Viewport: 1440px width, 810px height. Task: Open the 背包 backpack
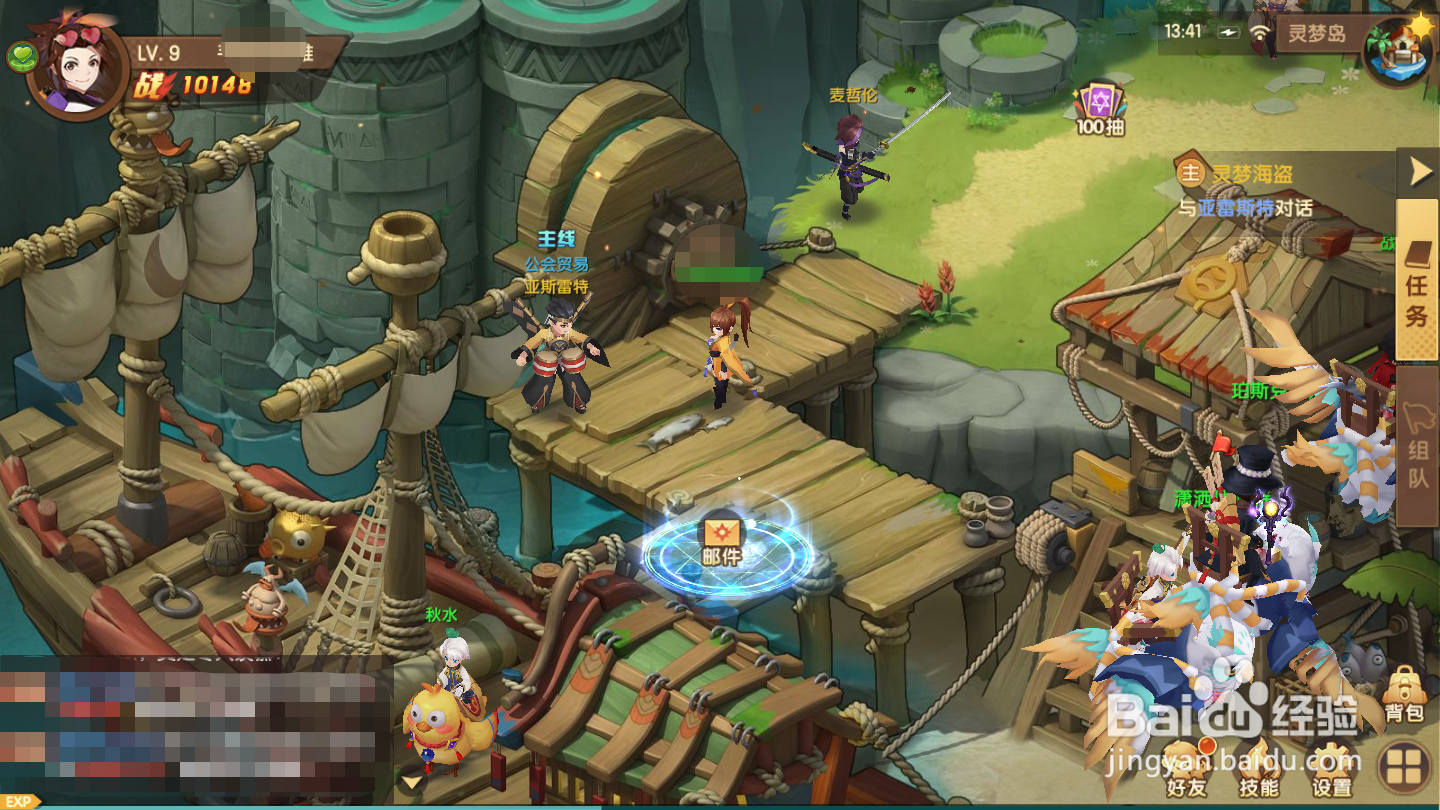[1404, 694]
